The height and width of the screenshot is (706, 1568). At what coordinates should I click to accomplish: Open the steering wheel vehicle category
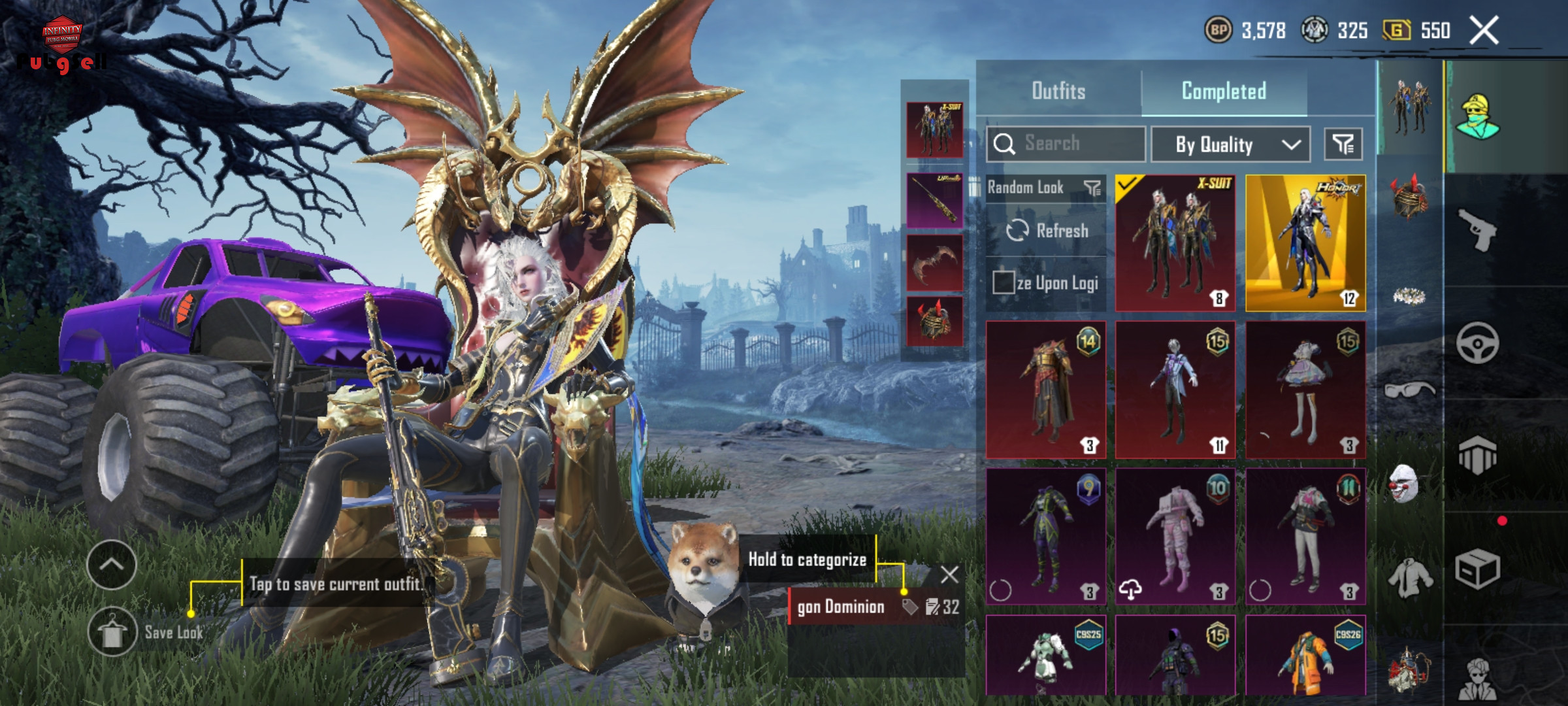click(1477, 343)
